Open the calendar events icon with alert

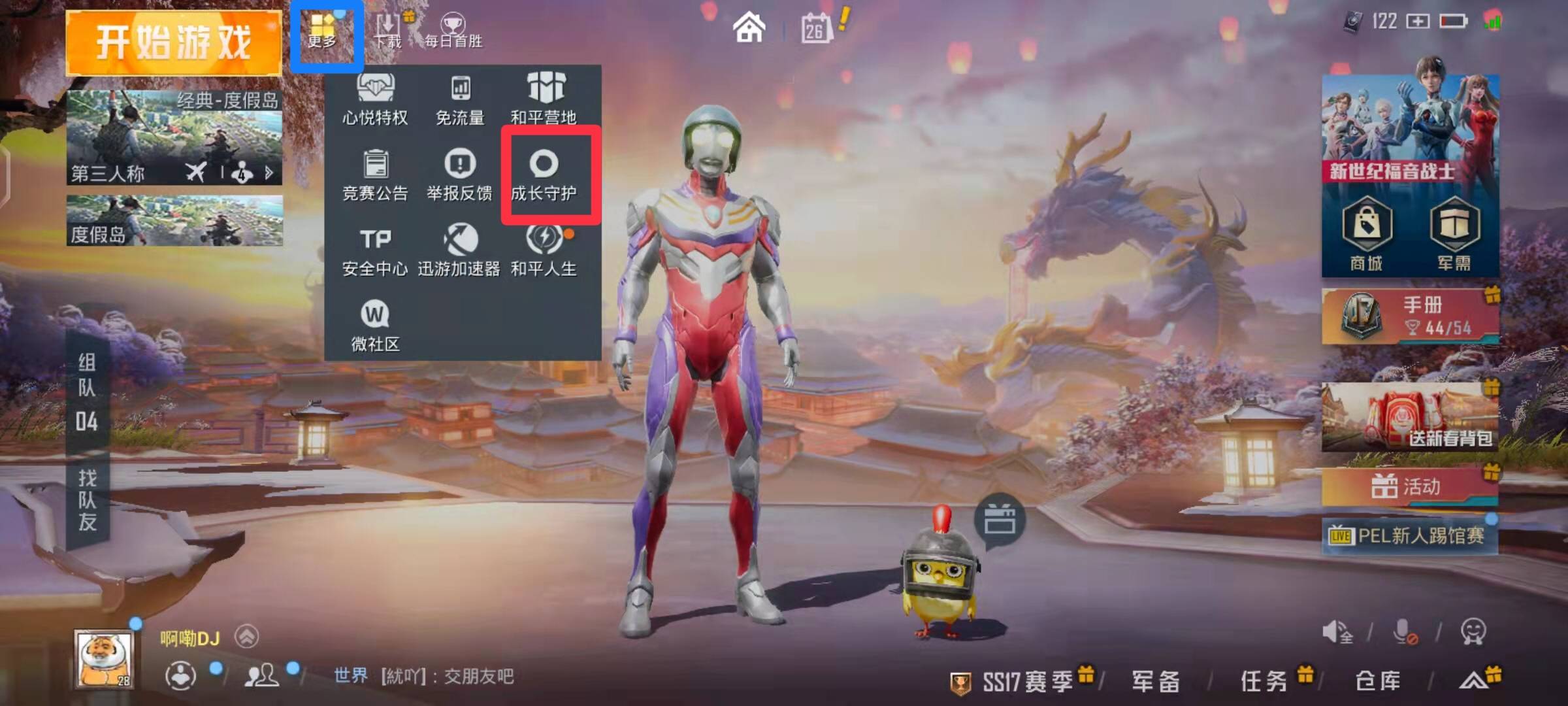coord(817,27)
